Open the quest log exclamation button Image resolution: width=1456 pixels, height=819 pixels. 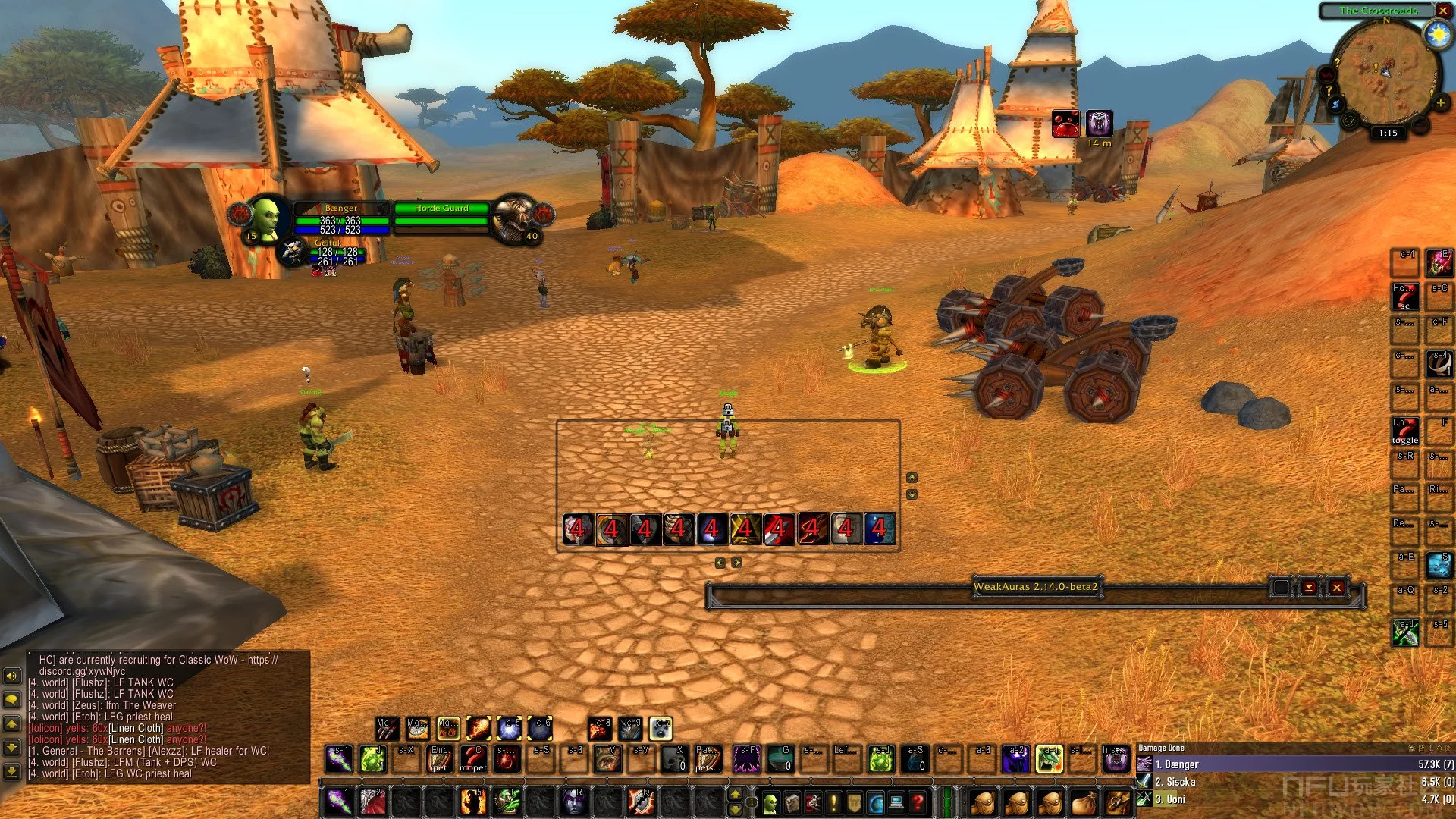pos(834,802)
